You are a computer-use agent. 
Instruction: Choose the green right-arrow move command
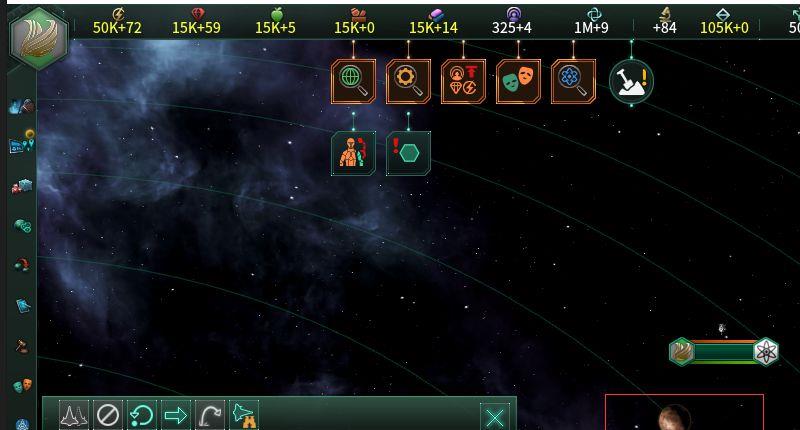point(176,415)
